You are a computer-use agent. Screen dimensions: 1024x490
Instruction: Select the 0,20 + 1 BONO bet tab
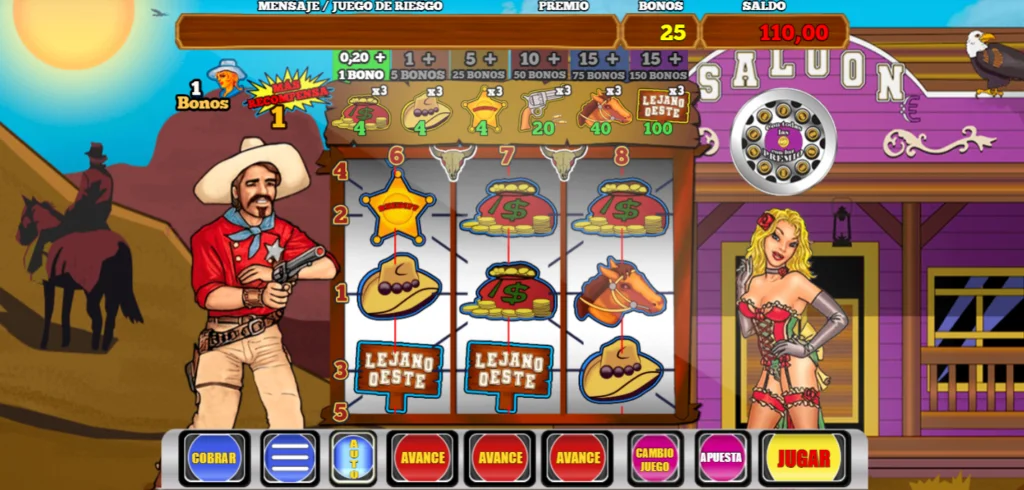click(362, 66)
